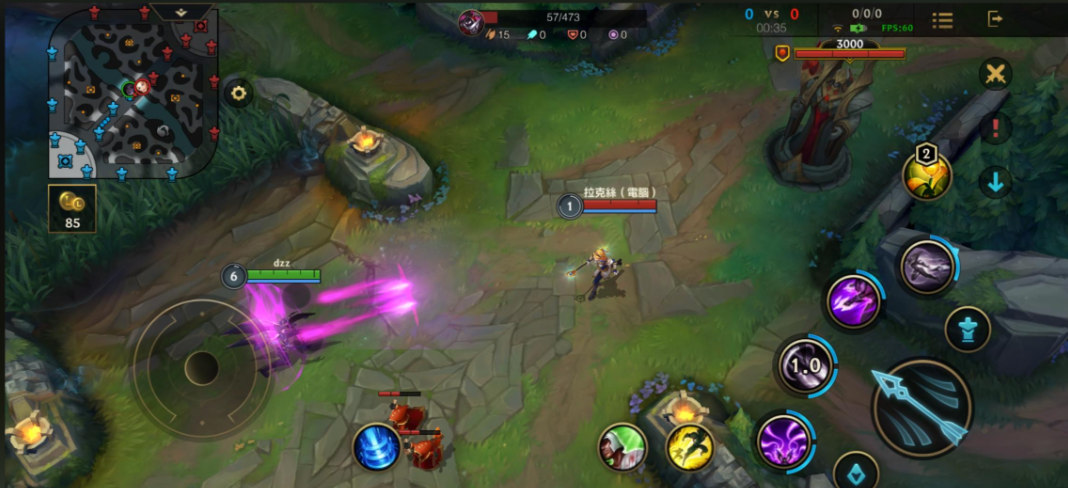Viewport: 1068px width, 488px height.
Task: Send the blue down-arrow ping
Action: 995,181
